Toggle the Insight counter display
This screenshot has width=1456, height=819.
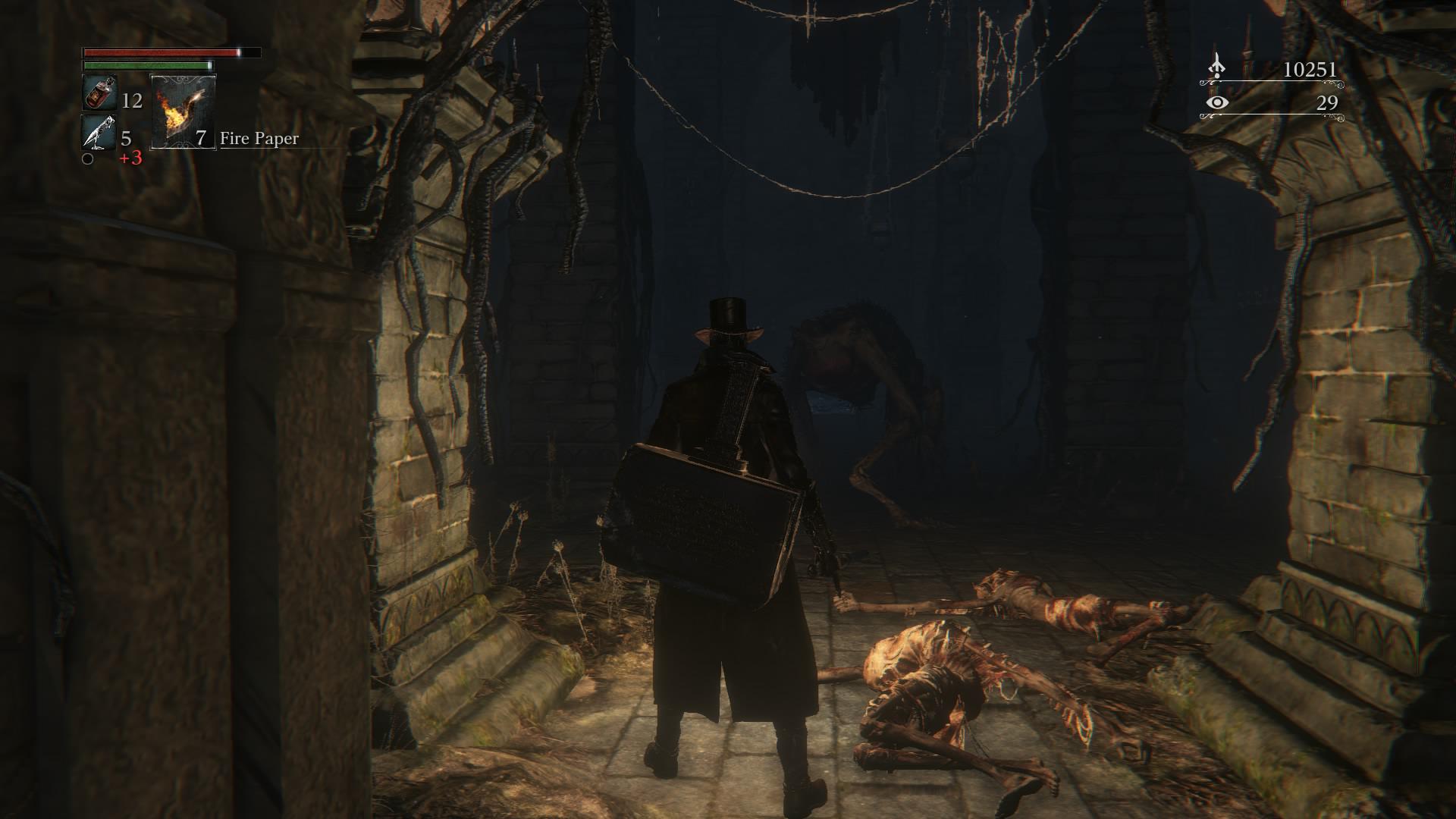click(x=1326, y=105)
